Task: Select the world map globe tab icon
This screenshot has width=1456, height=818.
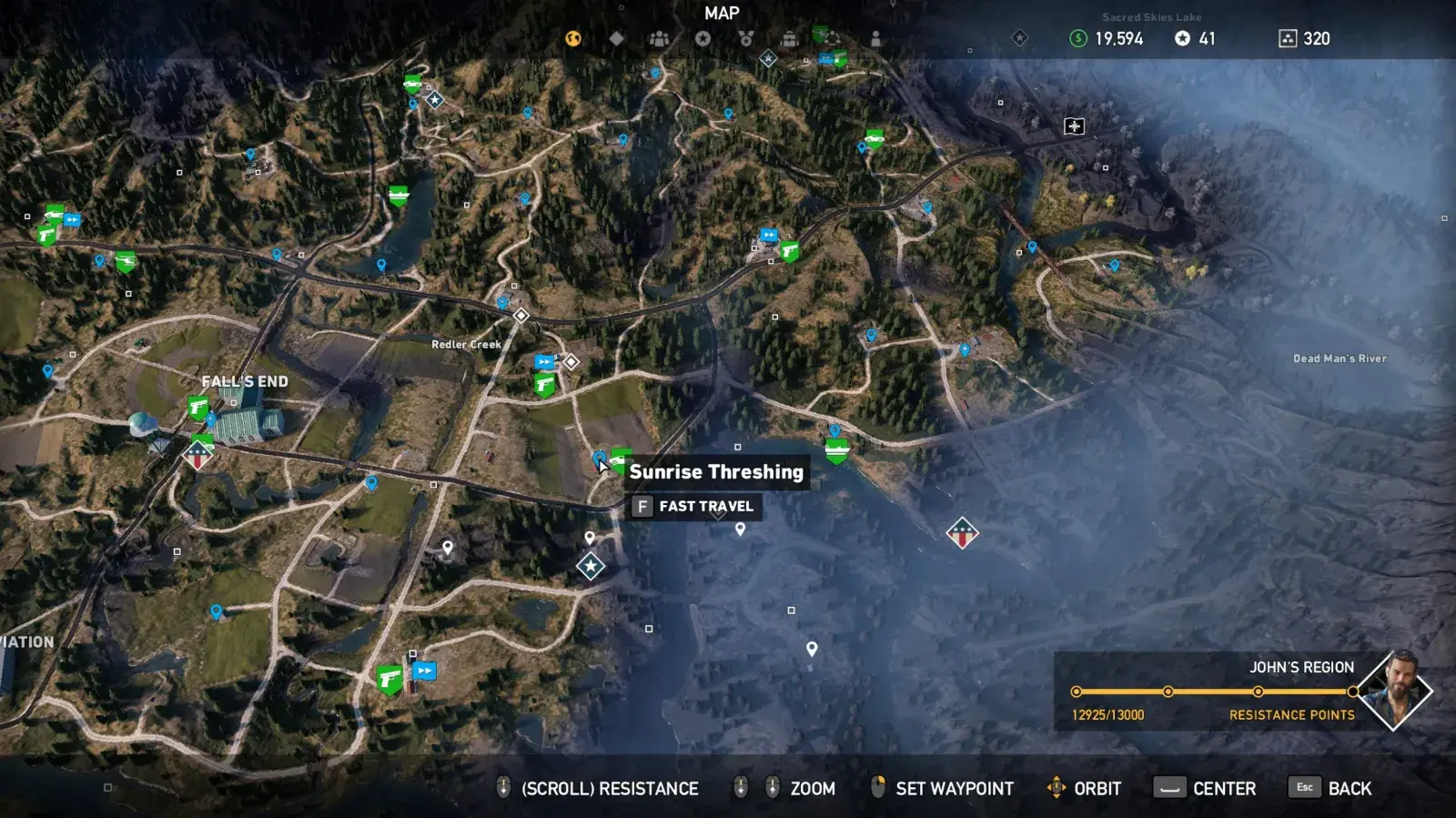Action: 571,38
